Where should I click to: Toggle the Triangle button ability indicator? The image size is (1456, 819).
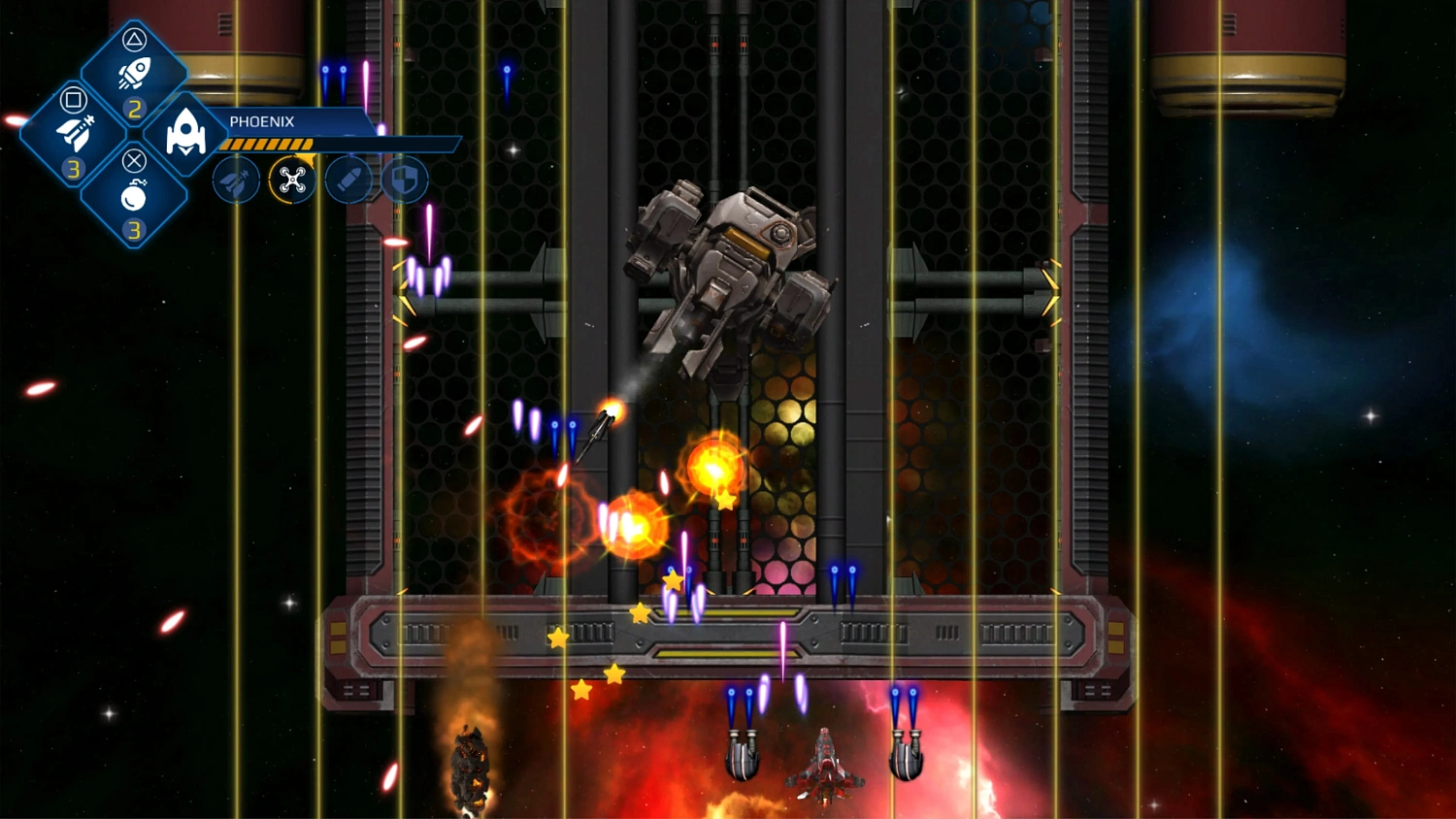[136, 39]
